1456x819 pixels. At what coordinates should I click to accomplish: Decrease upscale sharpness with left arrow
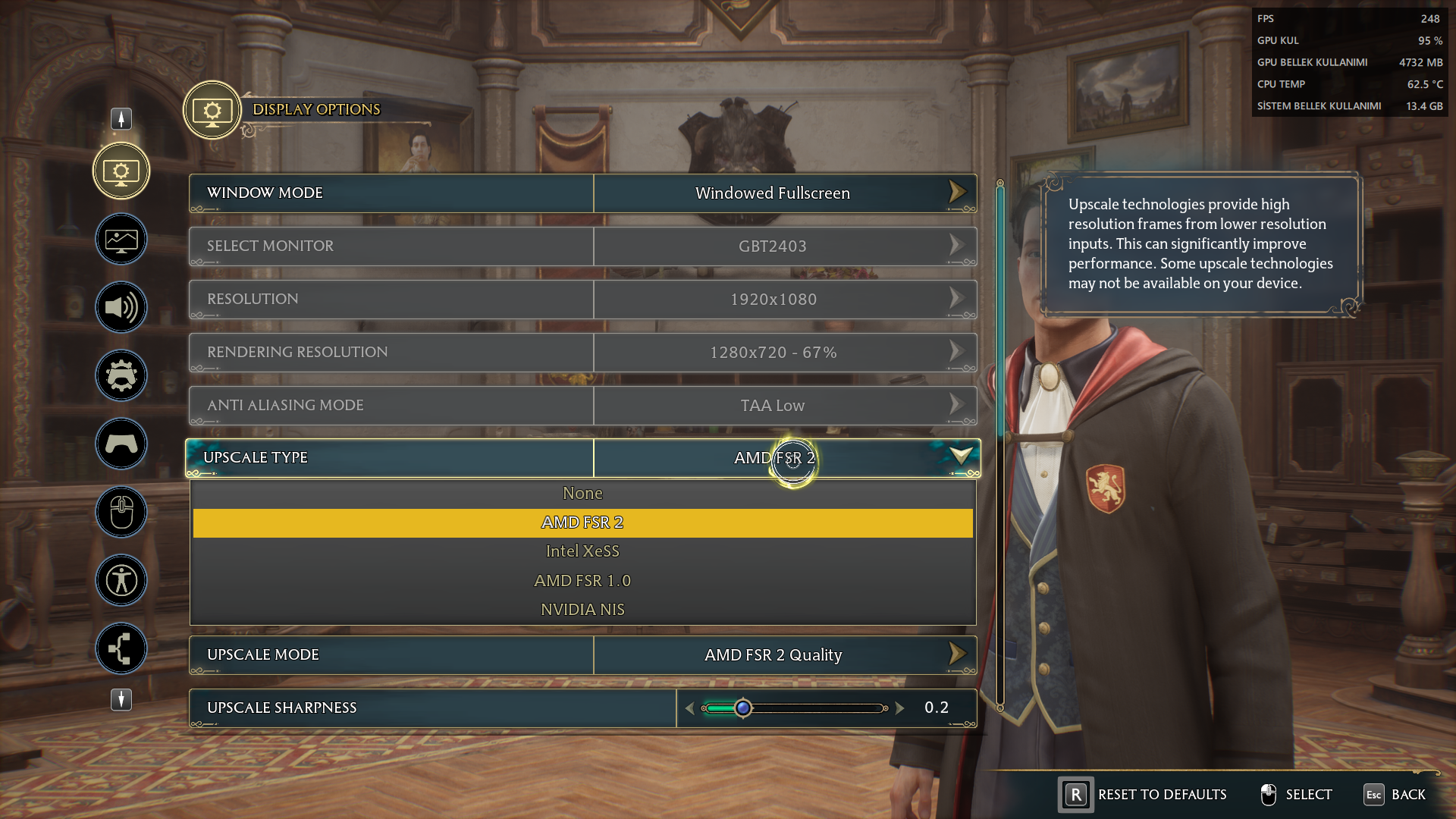pos(689,708)
